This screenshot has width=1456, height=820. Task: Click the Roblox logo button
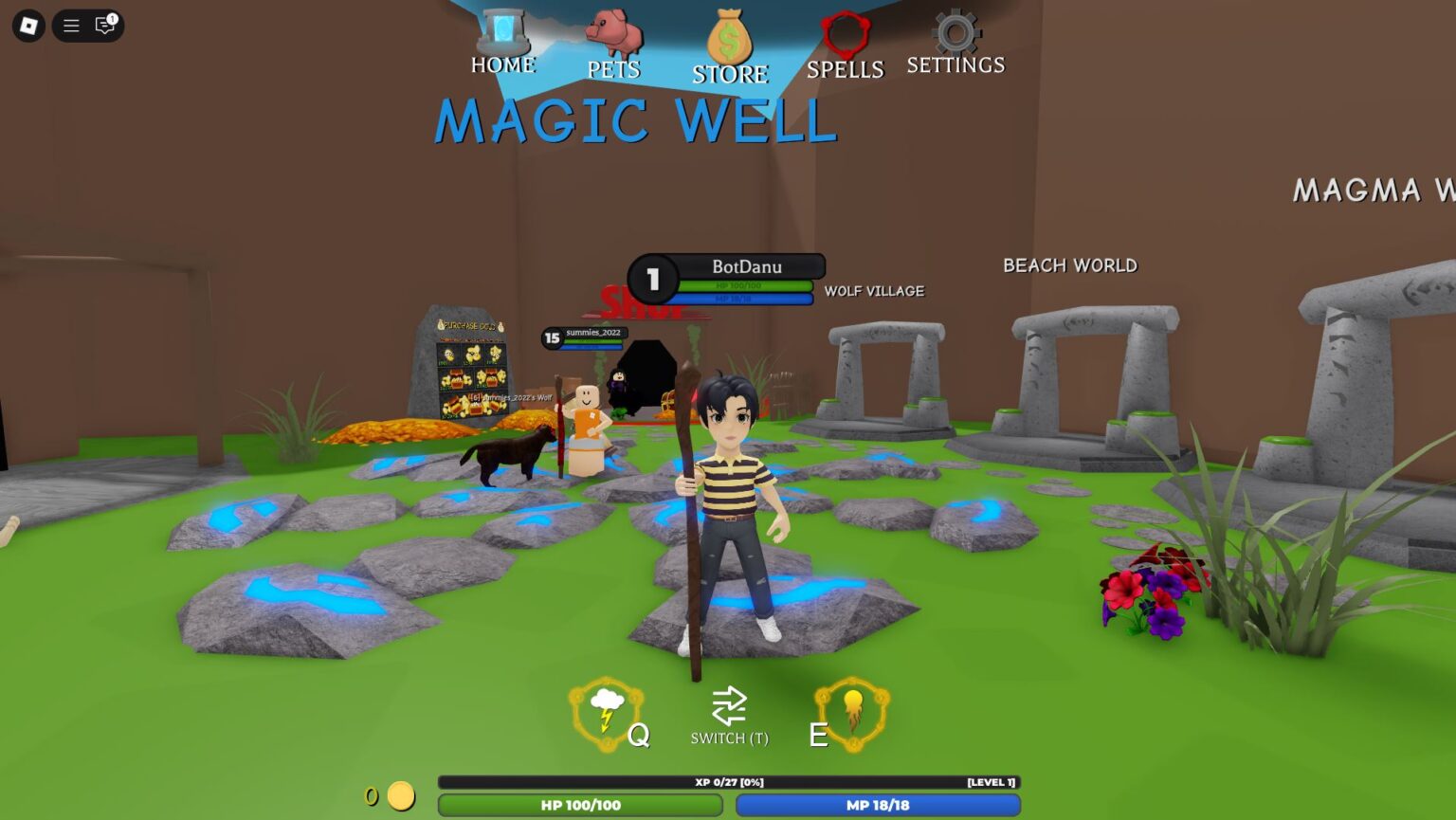[x=27, y=26]
